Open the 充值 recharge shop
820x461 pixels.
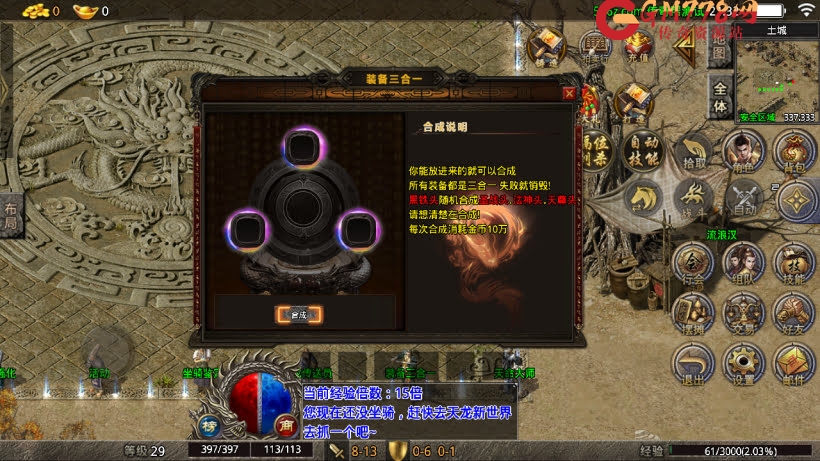point(636,48)
